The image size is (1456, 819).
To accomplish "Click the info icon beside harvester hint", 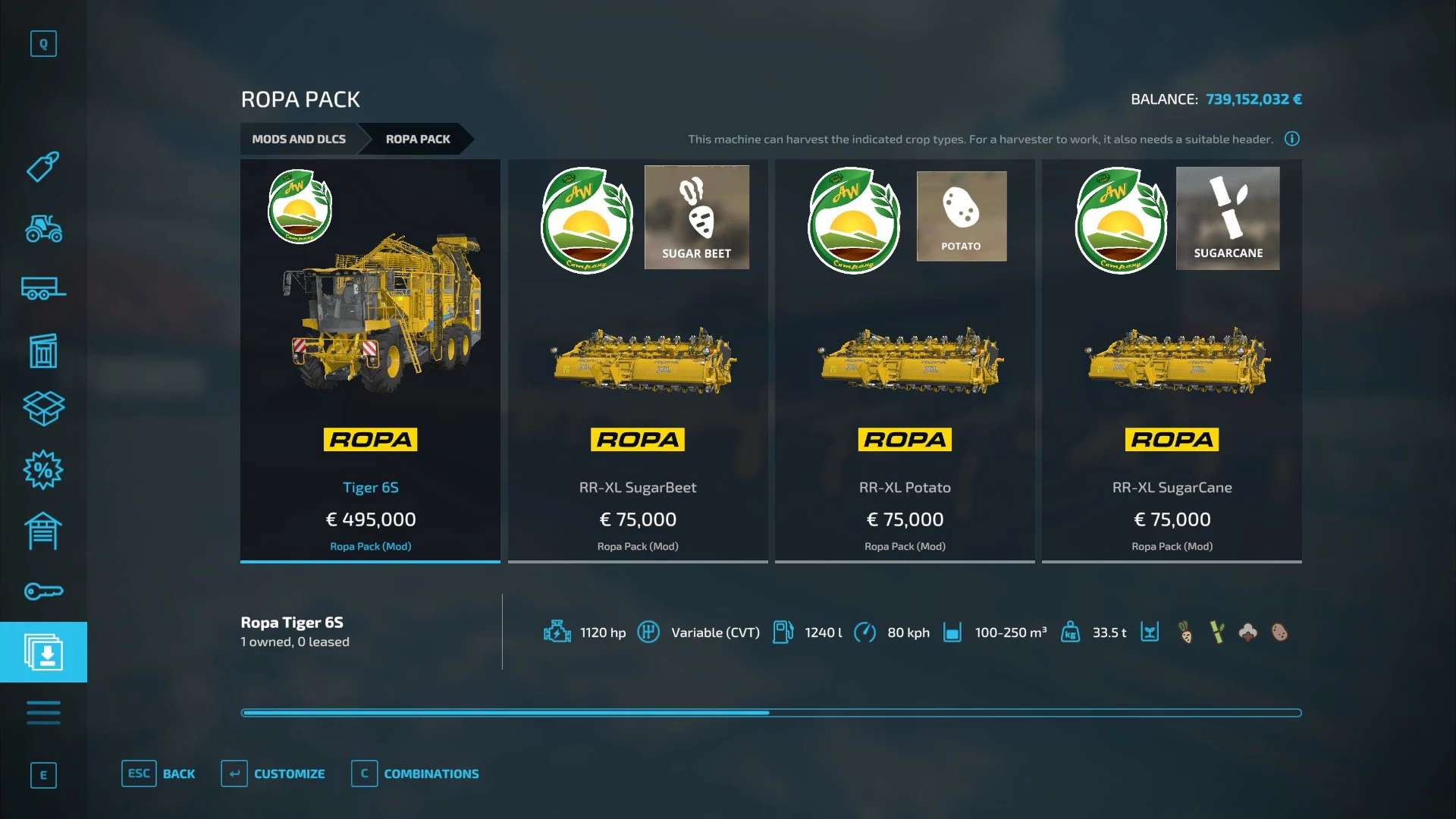I will coord(1291,139).
